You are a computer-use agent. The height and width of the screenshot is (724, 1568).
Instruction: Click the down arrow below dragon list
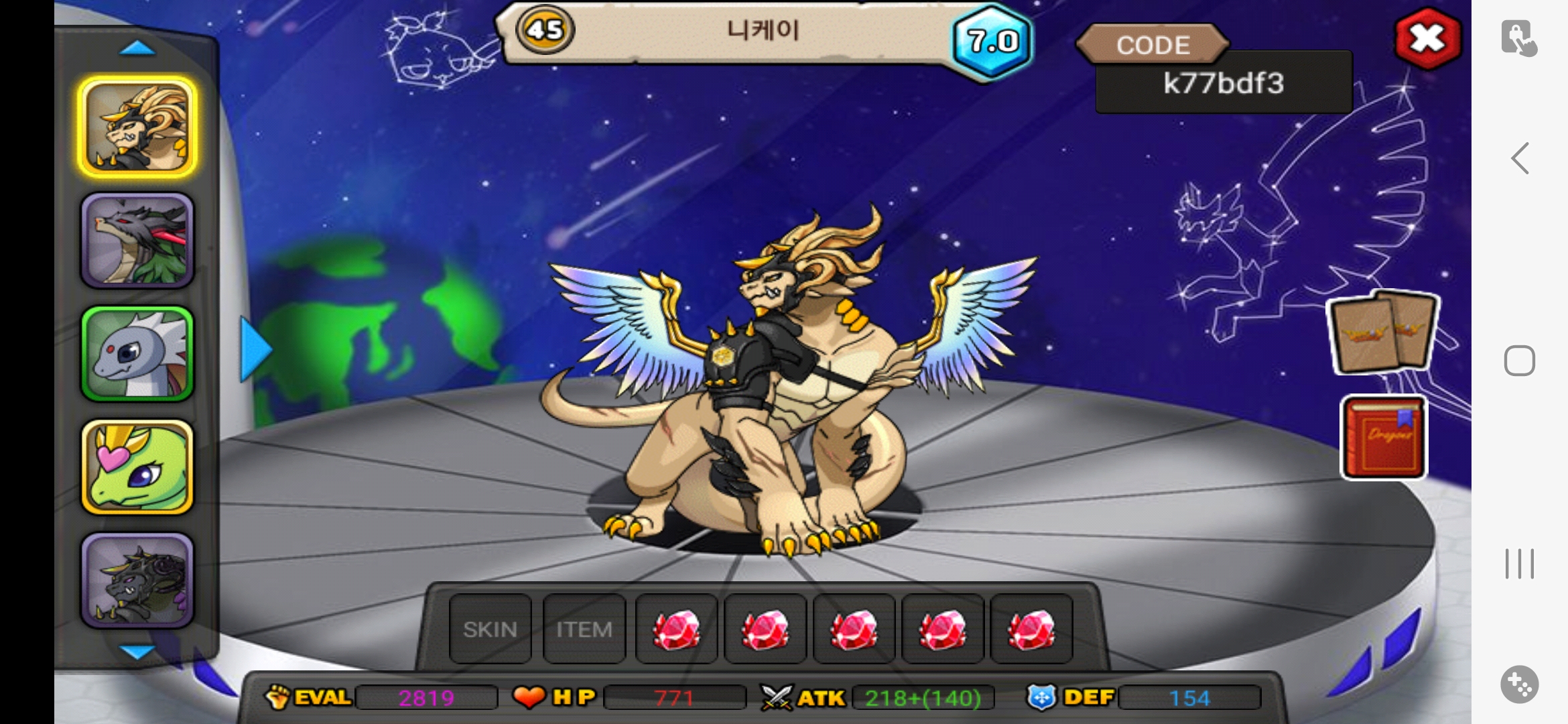(137, 652)
